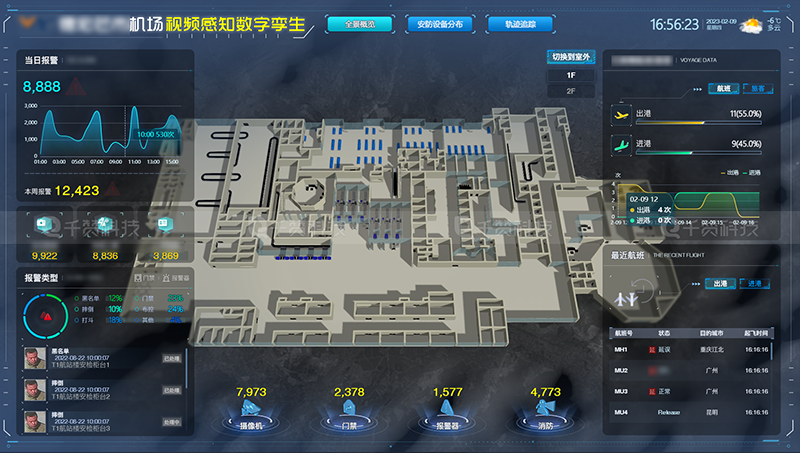Select floor 2F
This screenshot has height=453, width=800.
coord(572,91)
